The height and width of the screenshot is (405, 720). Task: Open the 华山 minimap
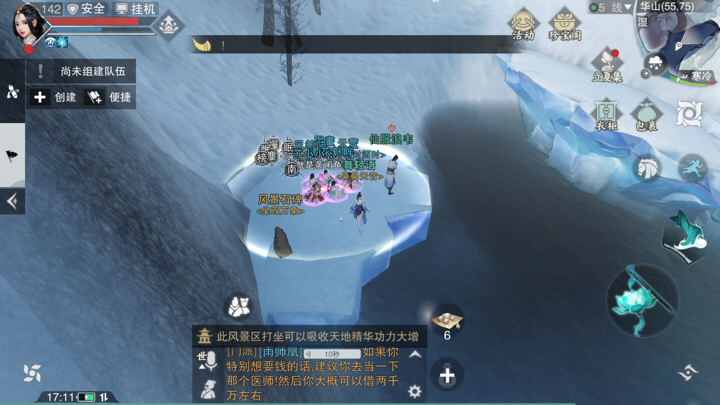tap(680, 40)
